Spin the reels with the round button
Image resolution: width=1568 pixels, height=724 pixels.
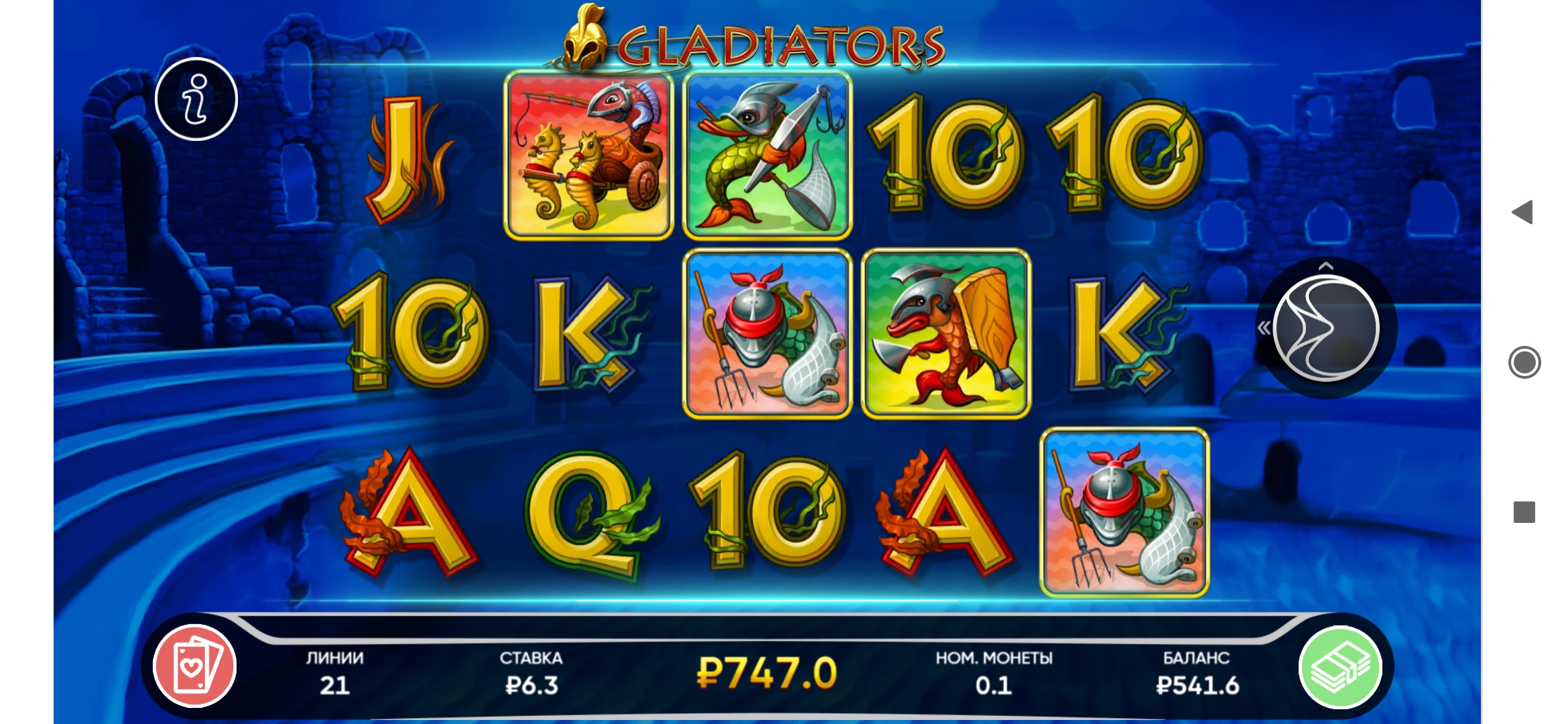tap(1325, 328)
